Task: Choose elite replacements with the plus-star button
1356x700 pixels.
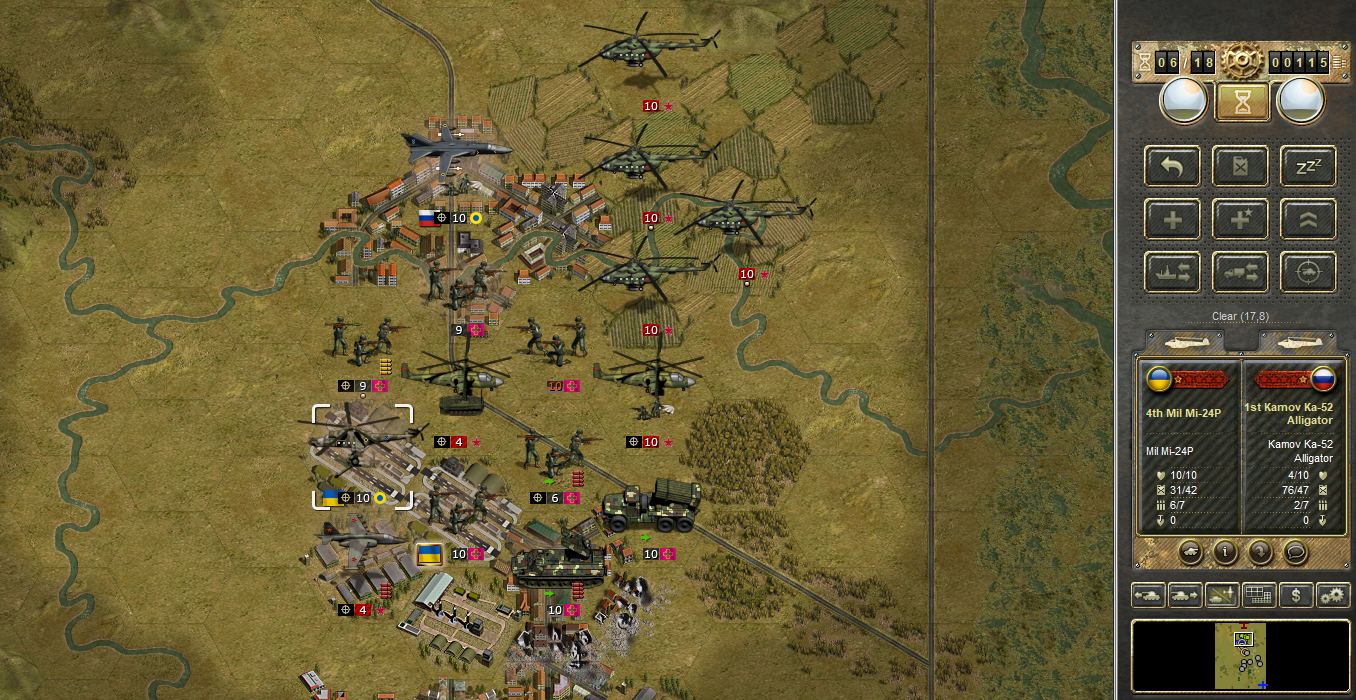Action: coord(1240,219)
